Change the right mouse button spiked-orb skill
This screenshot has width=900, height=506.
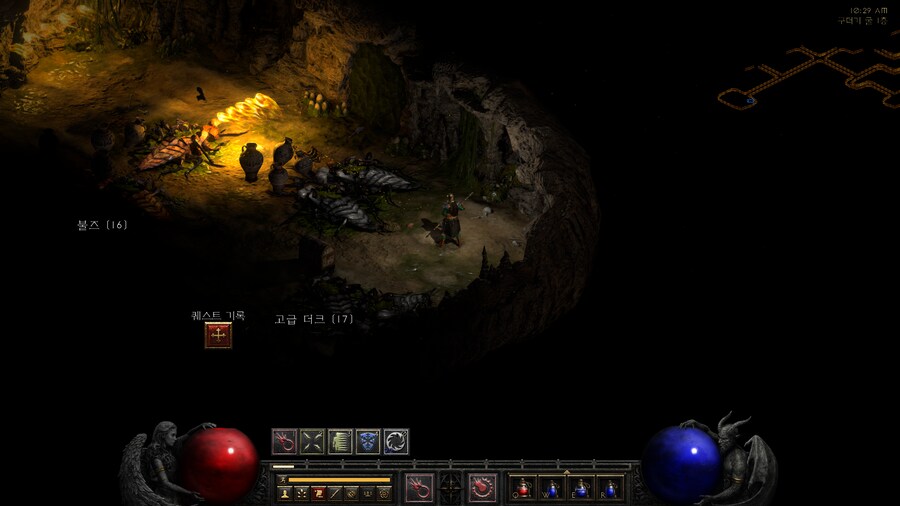click(x=483, y=487)
